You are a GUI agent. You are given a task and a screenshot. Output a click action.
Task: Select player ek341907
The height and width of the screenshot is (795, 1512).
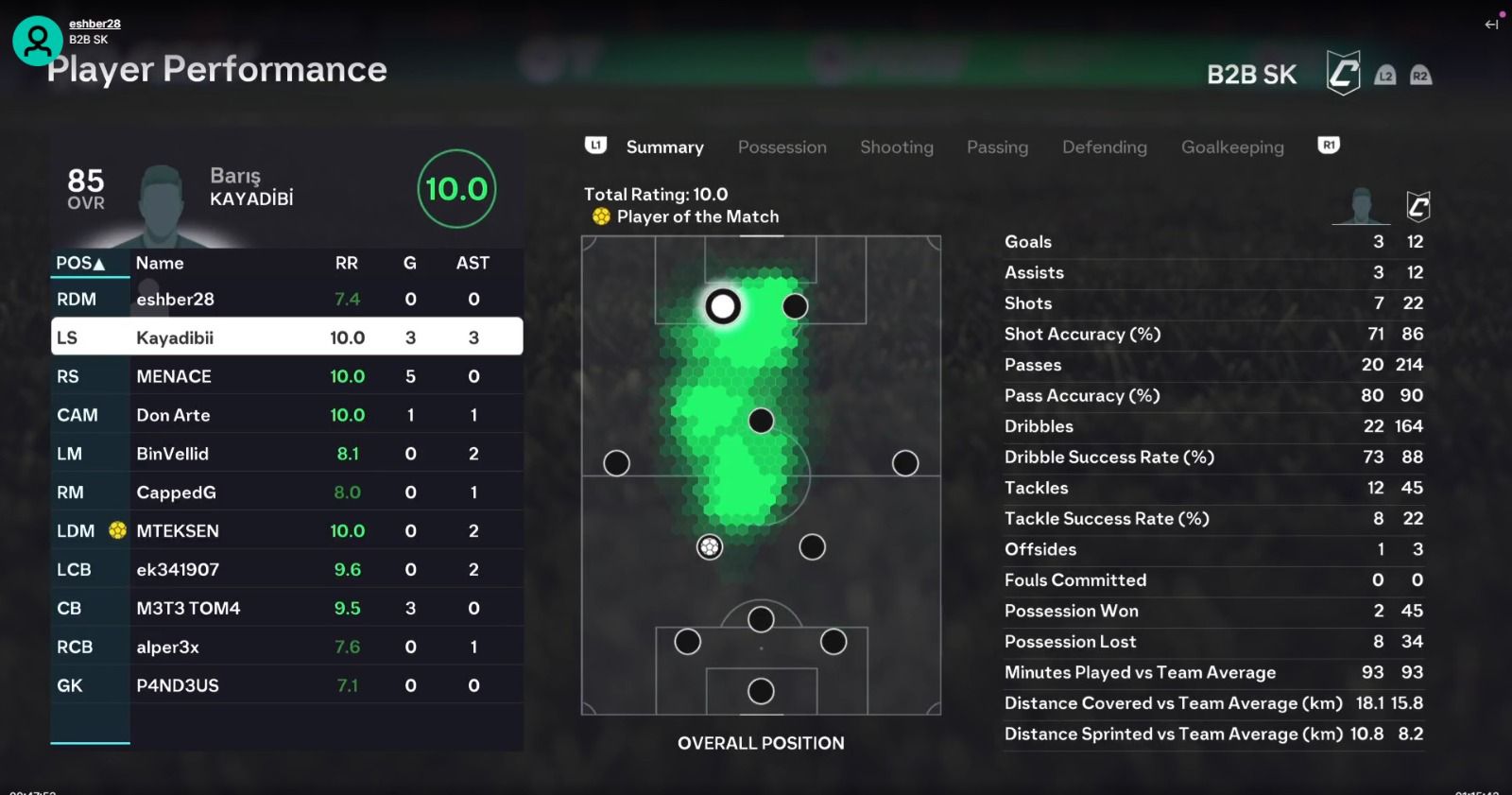286,570
